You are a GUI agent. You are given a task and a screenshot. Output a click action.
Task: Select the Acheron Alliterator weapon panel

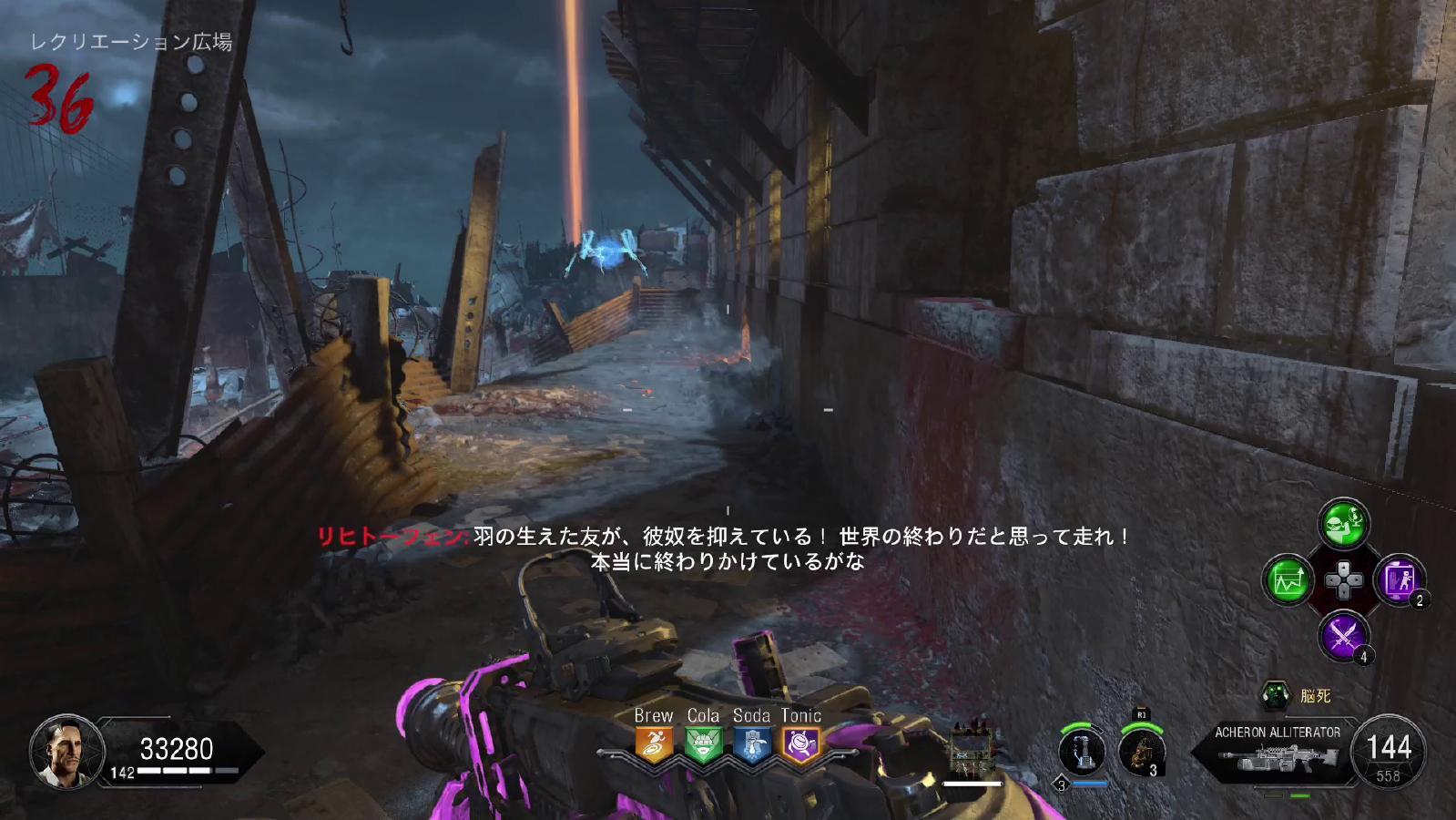1278,752
